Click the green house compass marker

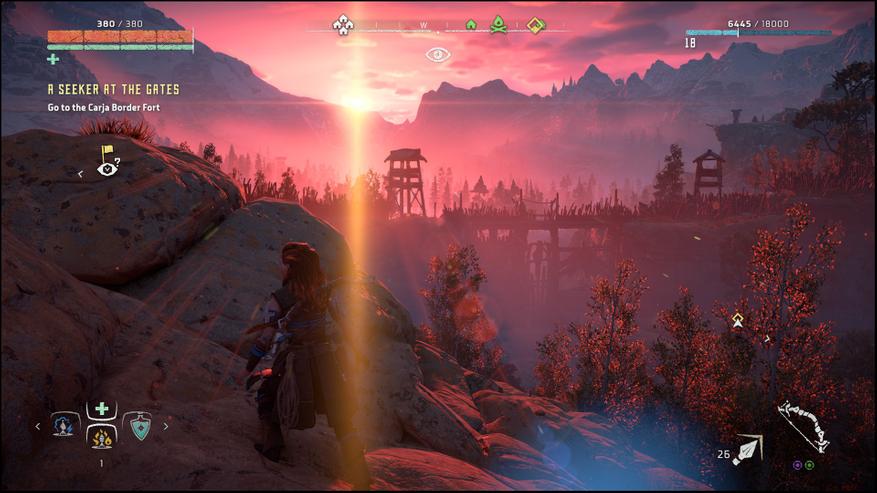click(471, 24)
